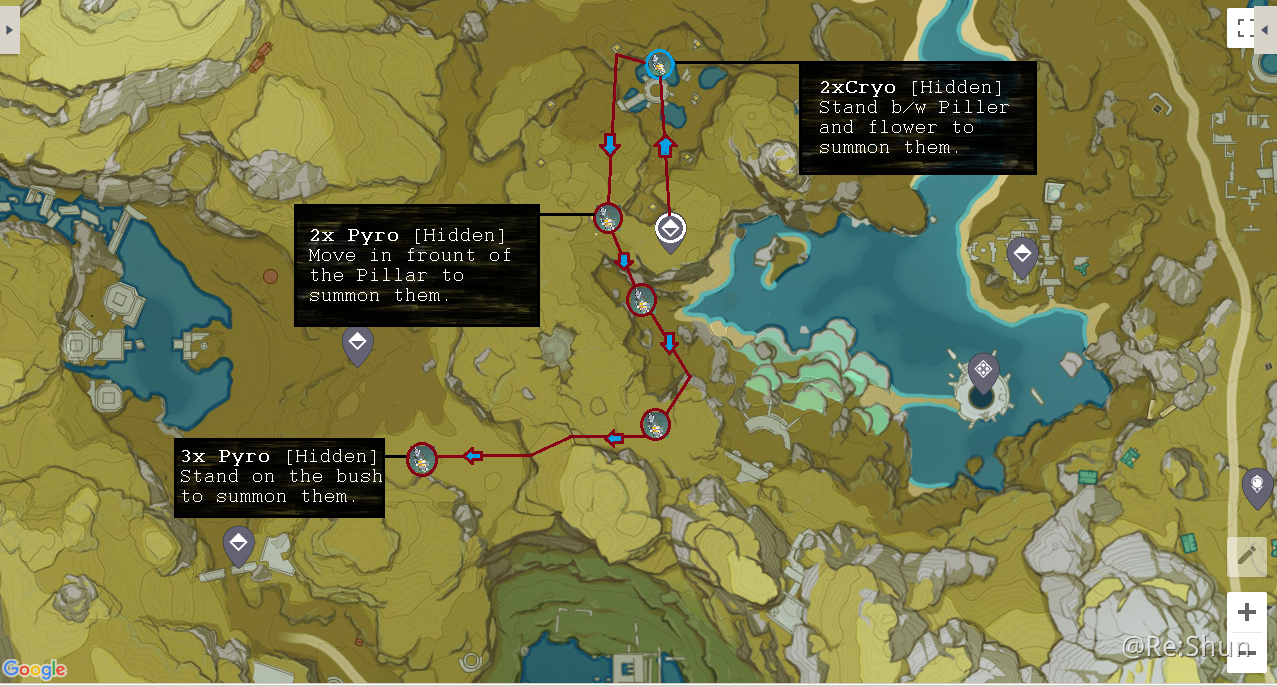1277x687 pixels.
Task: Zoom in with the plus button
Action: click(x=1246, y=612)
